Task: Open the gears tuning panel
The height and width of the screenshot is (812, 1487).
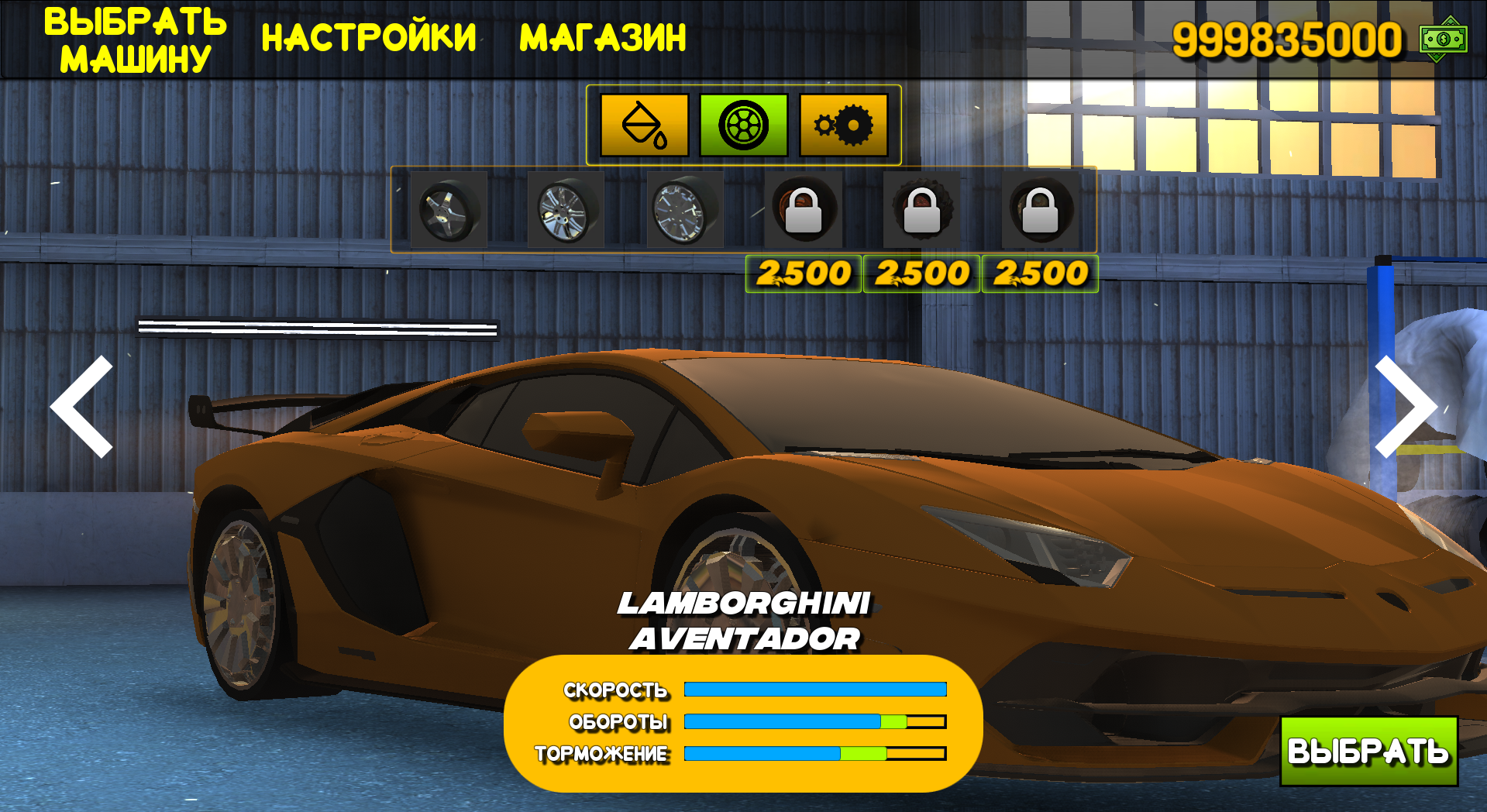Action: click(x=842, y=125)
